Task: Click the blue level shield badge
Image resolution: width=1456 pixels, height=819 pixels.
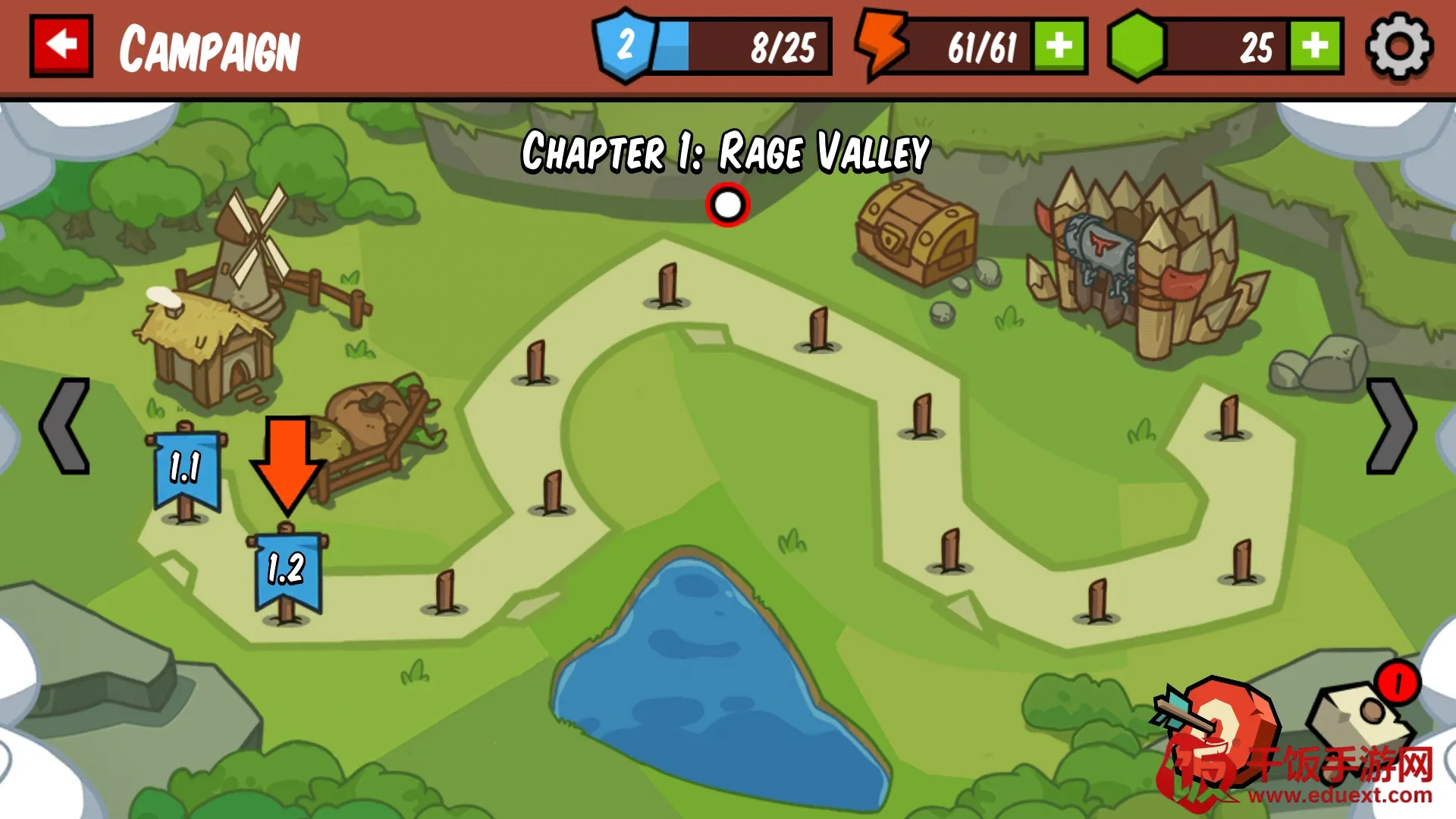Action: [625, 45]
